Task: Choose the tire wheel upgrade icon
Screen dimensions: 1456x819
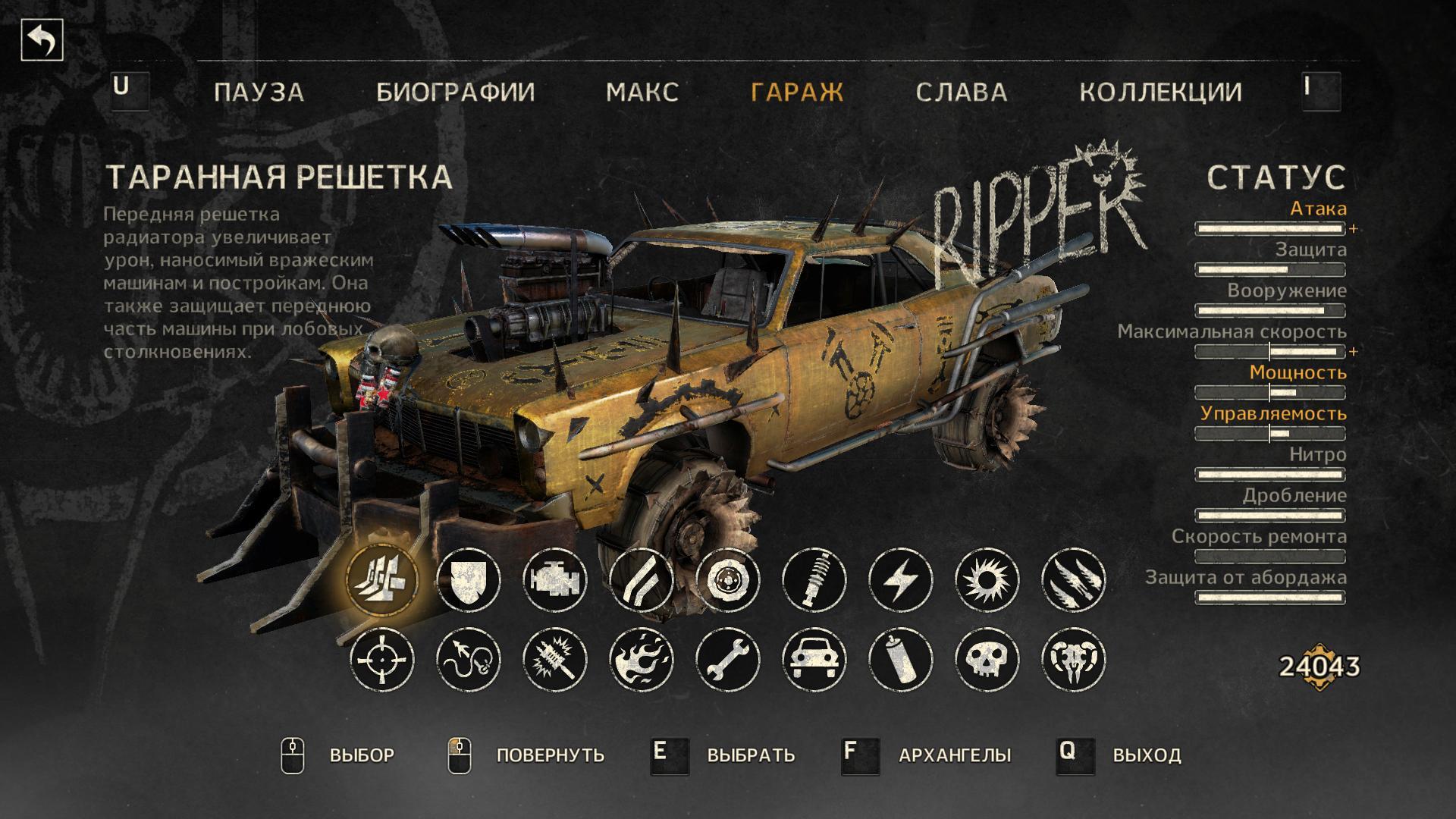Action: (728, 581)
